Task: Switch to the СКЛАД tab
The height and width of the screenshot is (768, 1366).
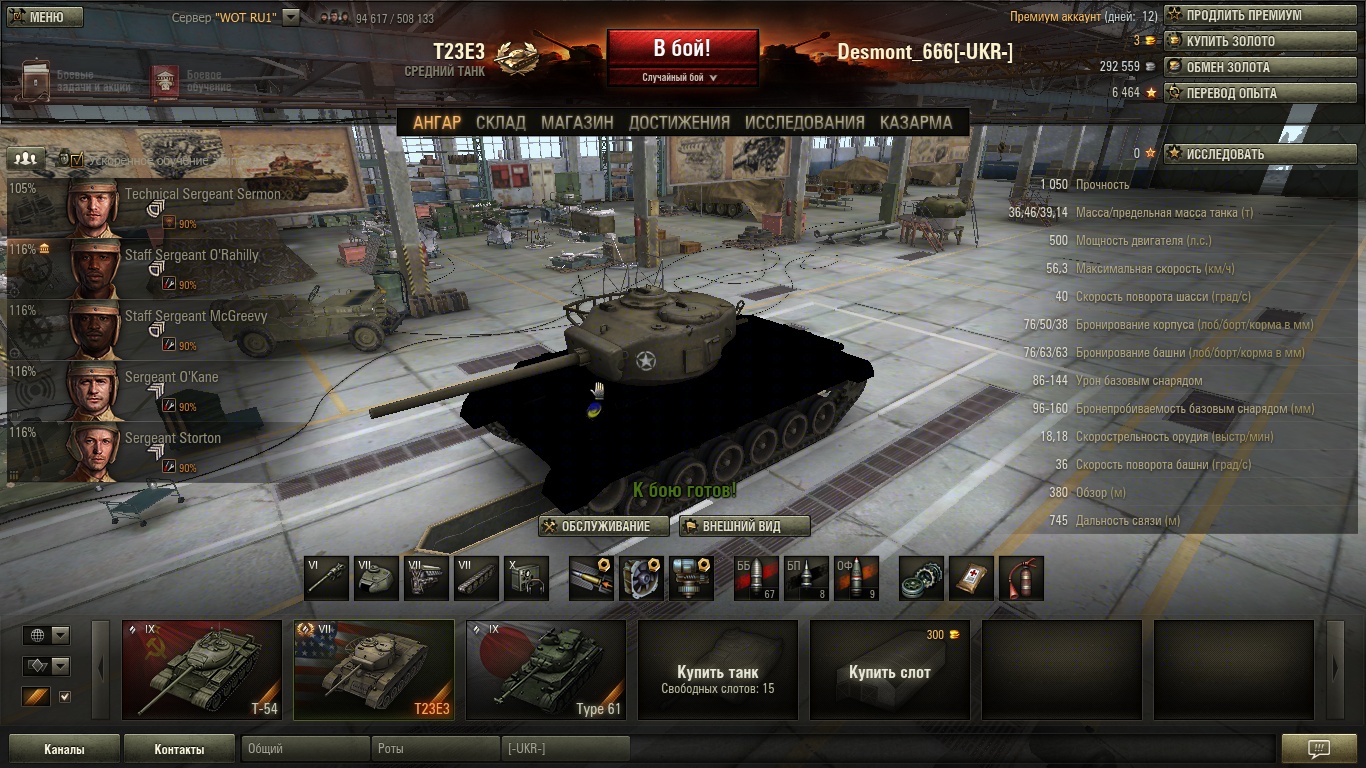Action: click(x=501, y=122)
